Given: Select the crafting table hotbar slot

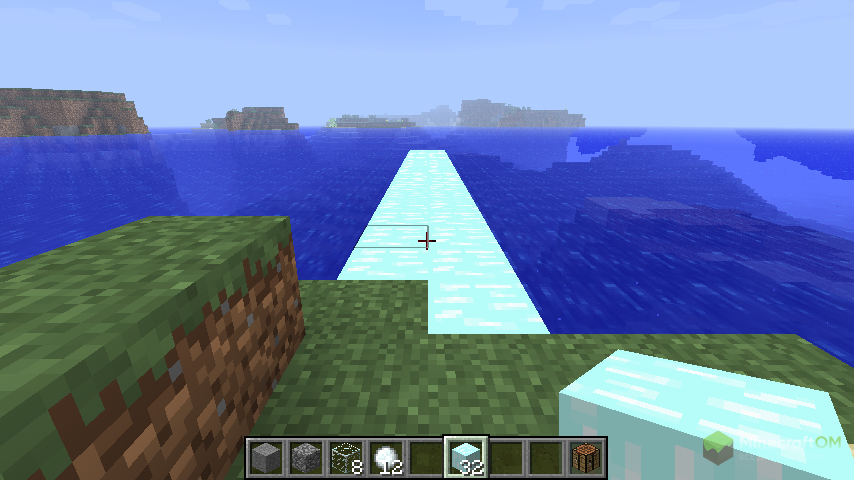Looking at the screenshot, I should coord(586,458).
